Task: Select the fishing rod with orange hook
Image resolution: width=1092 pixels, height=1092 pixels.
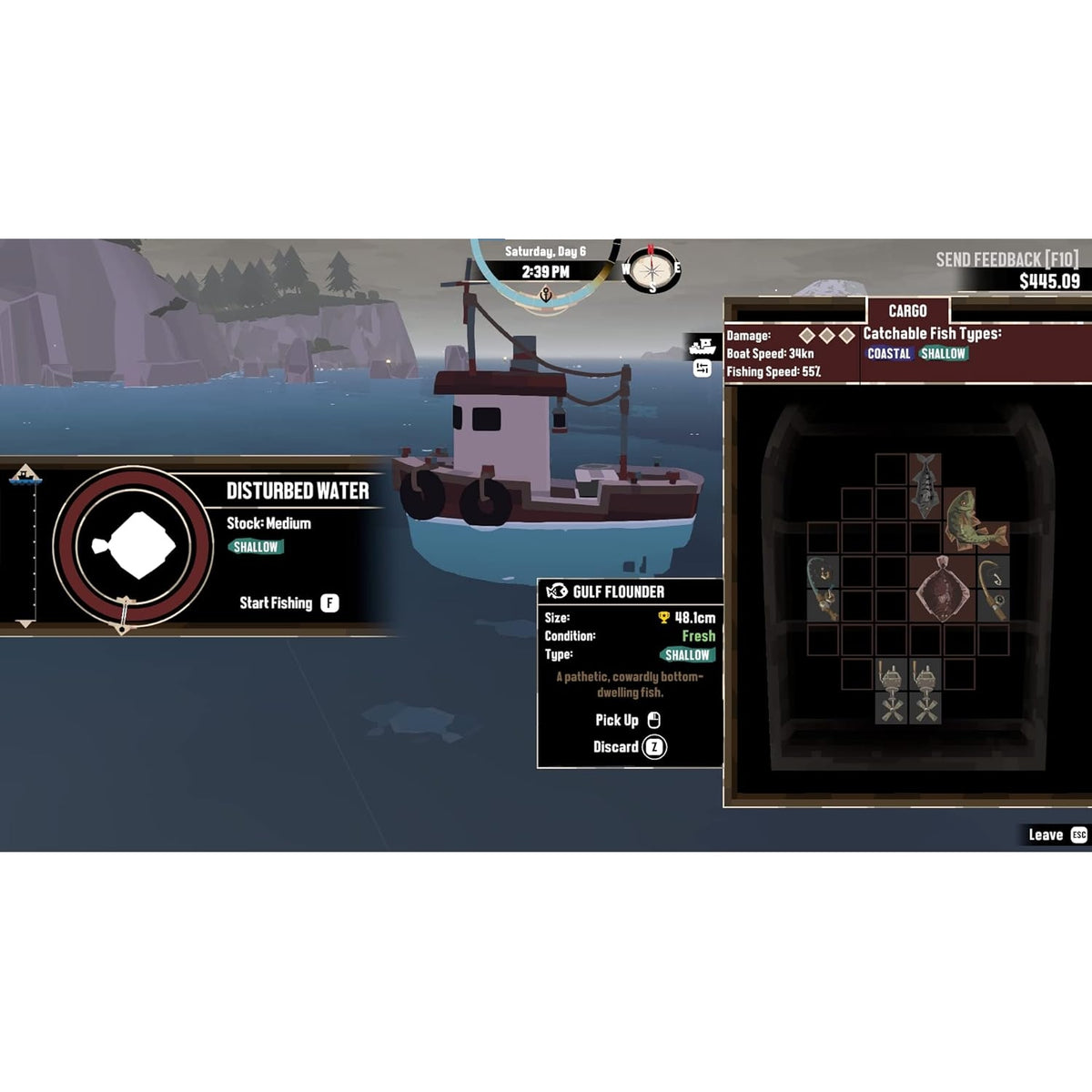Action: tap(994, 589)
